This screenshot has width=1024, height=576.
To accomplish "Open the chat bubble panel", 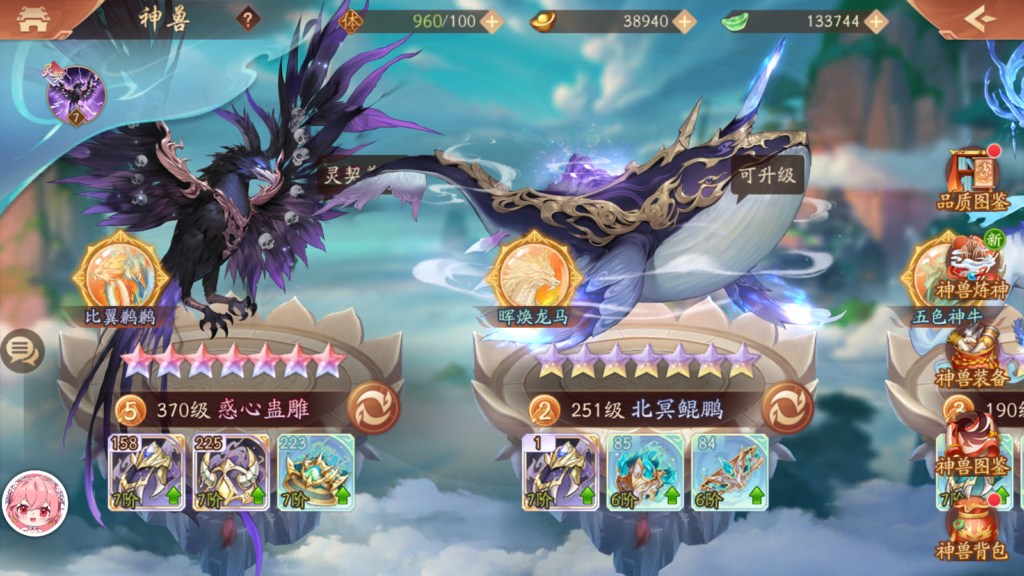I will coord(20,350).
